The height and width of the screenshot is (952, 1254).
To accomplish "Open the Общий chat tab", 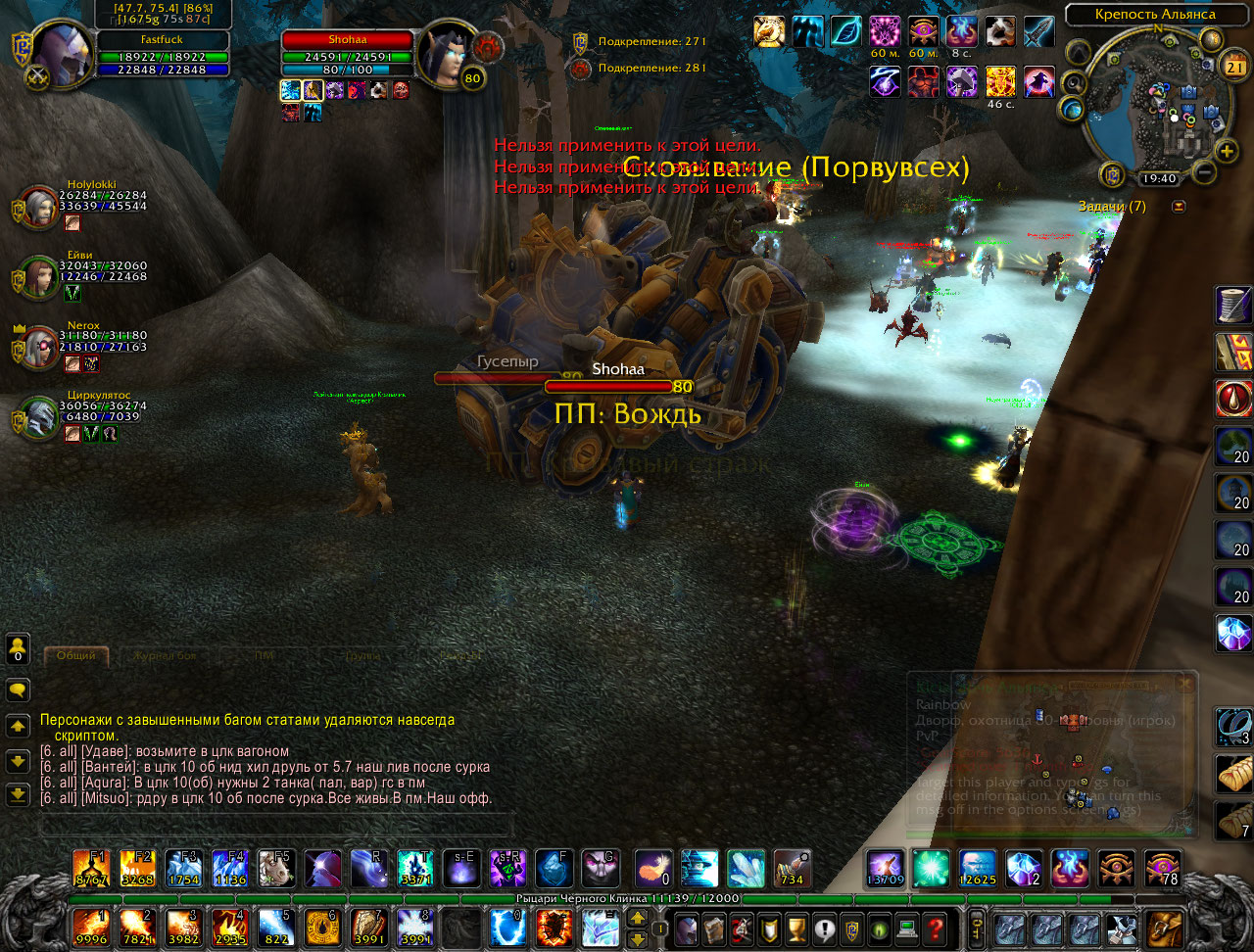I will (x=76, y=655).
